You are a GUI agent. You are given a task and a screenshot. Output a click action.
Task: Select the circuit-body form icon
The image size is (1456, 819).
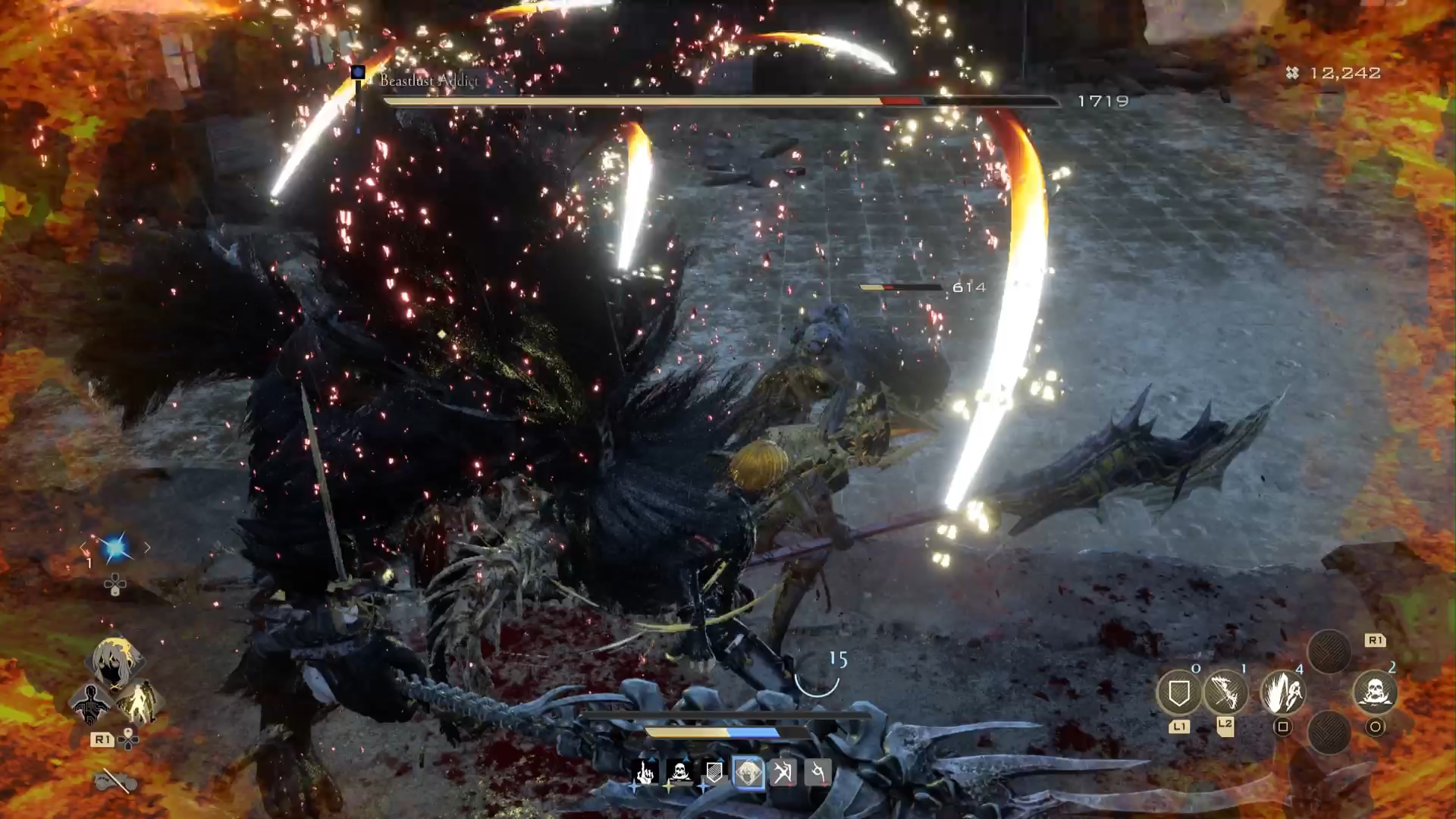[90, 703]
